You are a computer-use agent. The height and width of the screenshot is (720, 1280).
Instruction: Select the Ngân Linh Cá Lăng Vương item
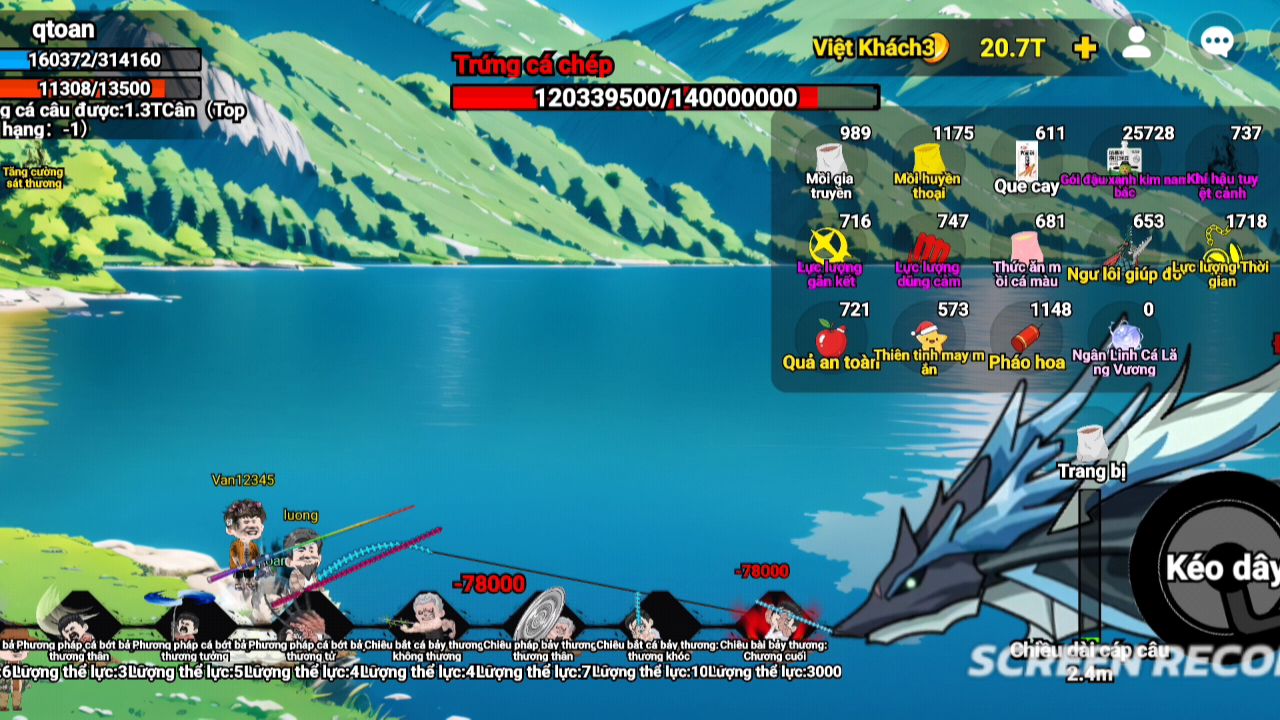click(x=1124, y=338)
